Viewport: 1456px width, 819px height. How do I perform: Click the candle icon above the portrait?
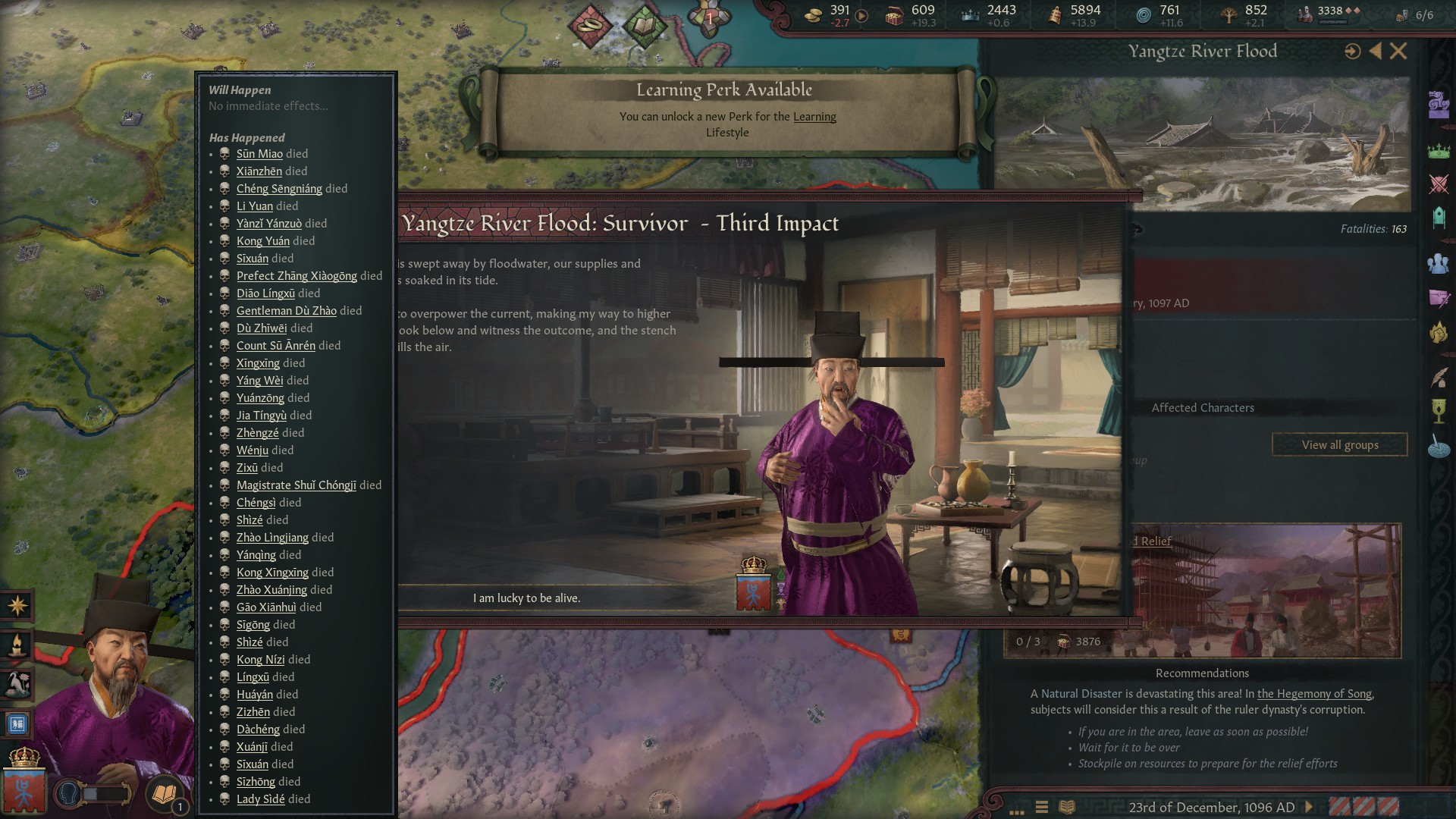click(17, 645)
